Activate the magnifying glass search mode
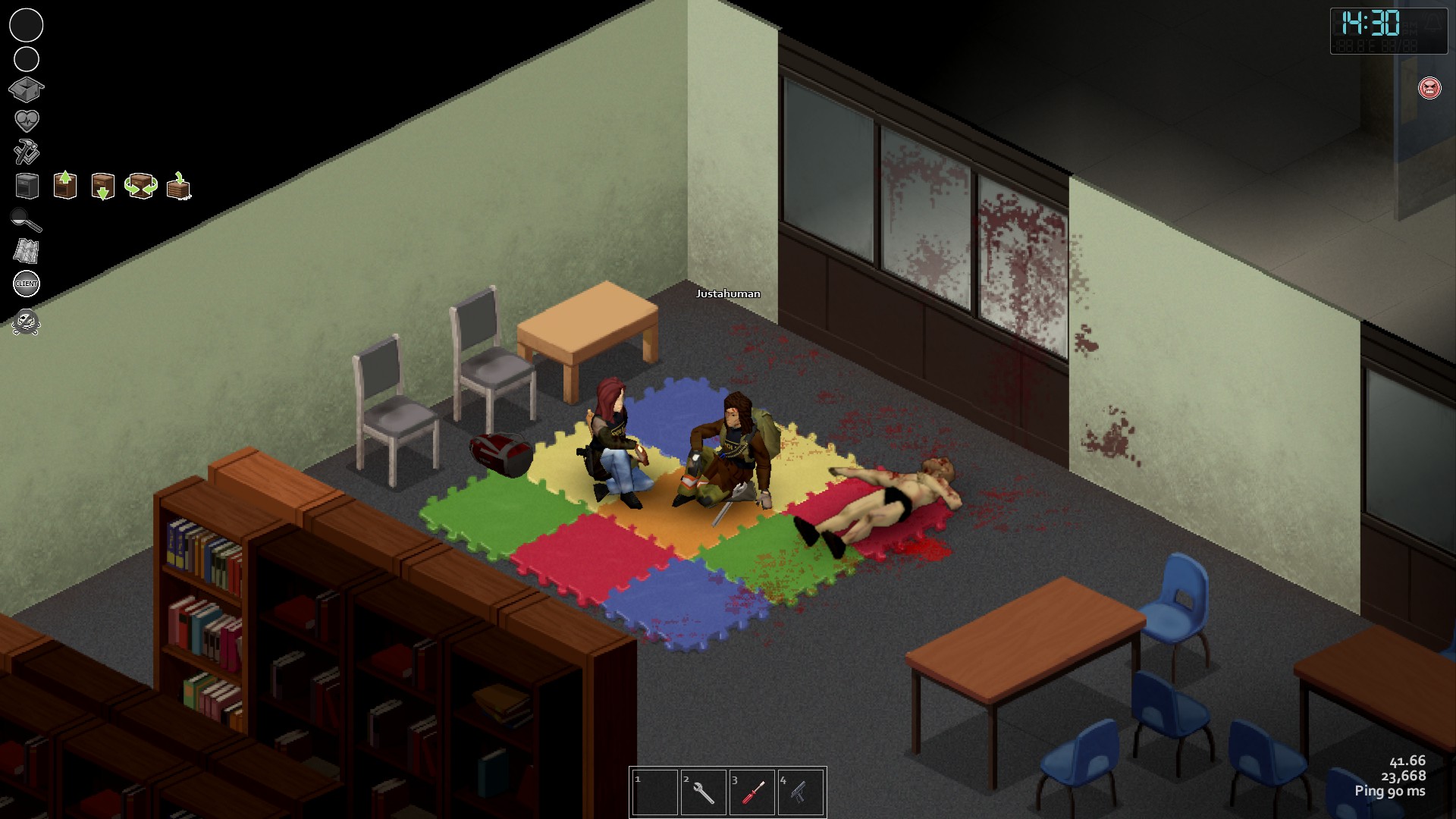The image size is (1456, 819). [27, 220]
